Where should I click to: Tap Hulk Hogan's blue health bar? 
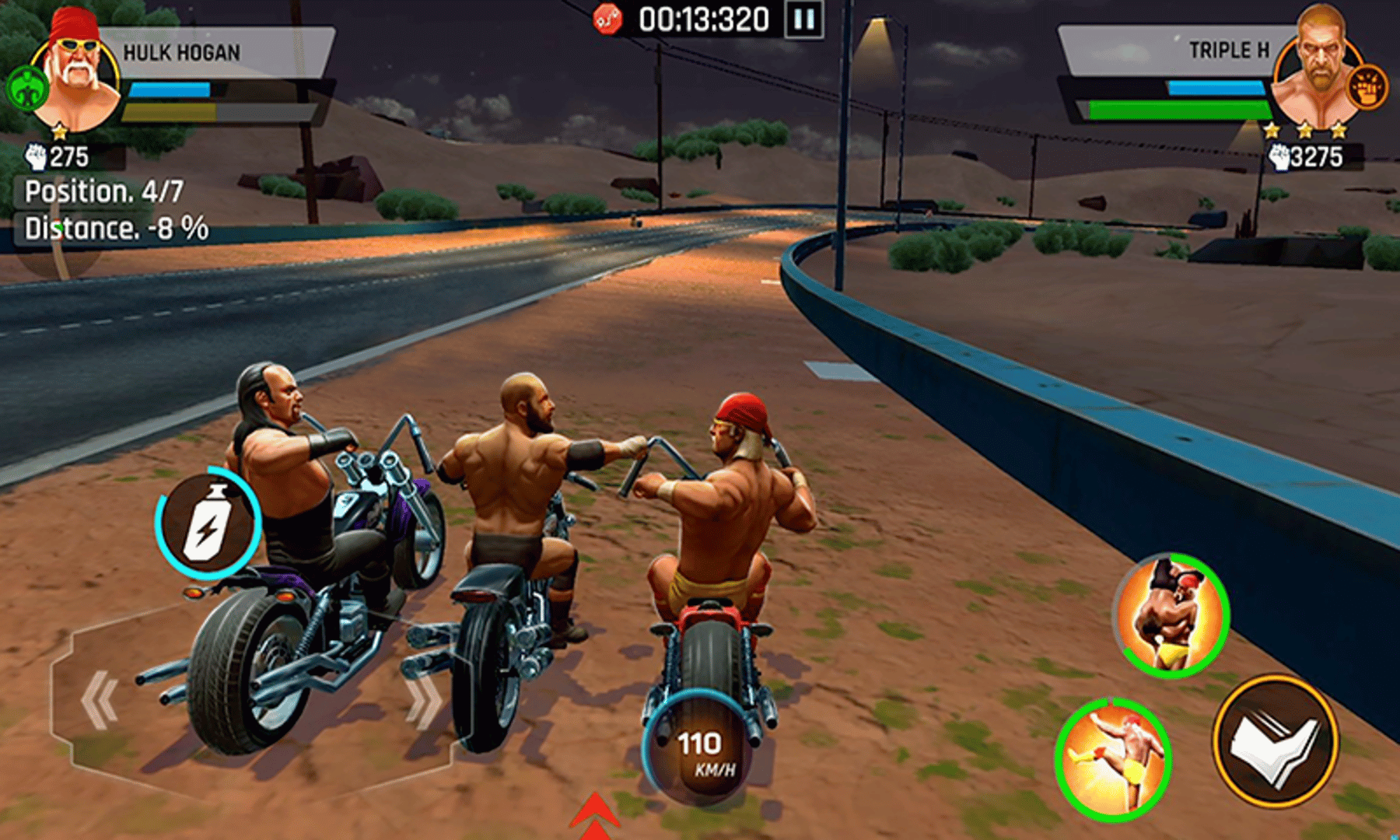point(171,88)
